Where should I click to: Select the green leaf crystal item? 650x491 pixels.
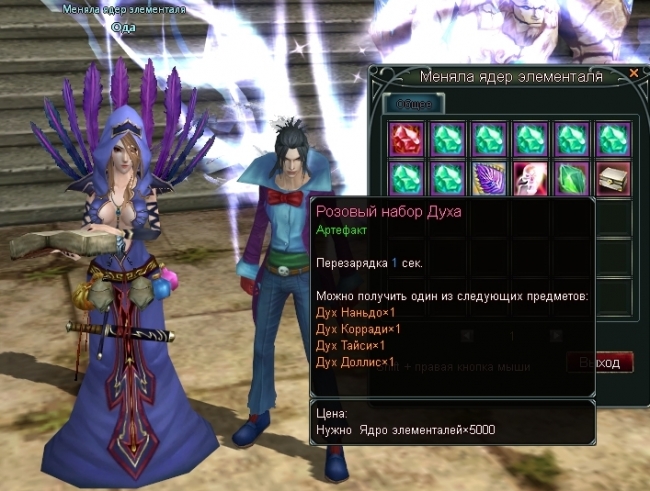coord(571,178)
